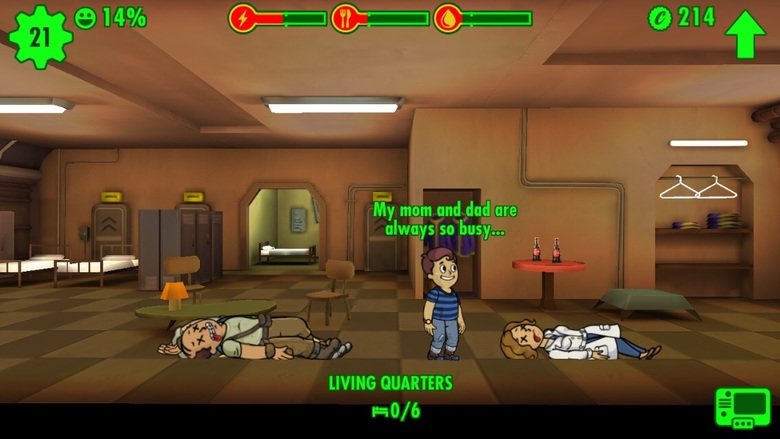This screenshot has width=780, height=439.
Task: Tap the green upgrade room arrow
Action: point(745,33)
